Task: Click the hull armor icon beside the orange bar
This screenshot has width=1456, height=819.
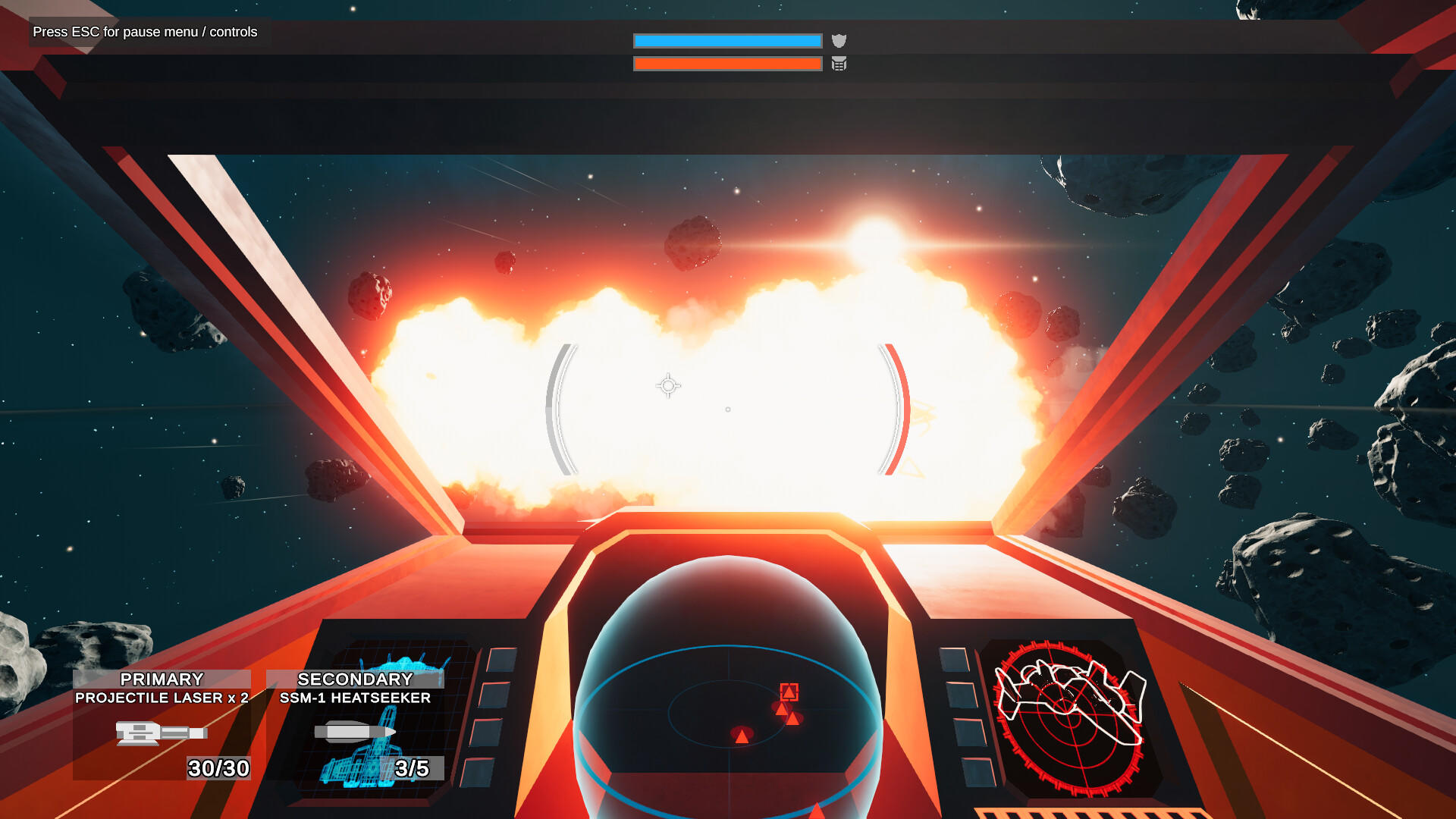Action: click(x=839, y=64)
